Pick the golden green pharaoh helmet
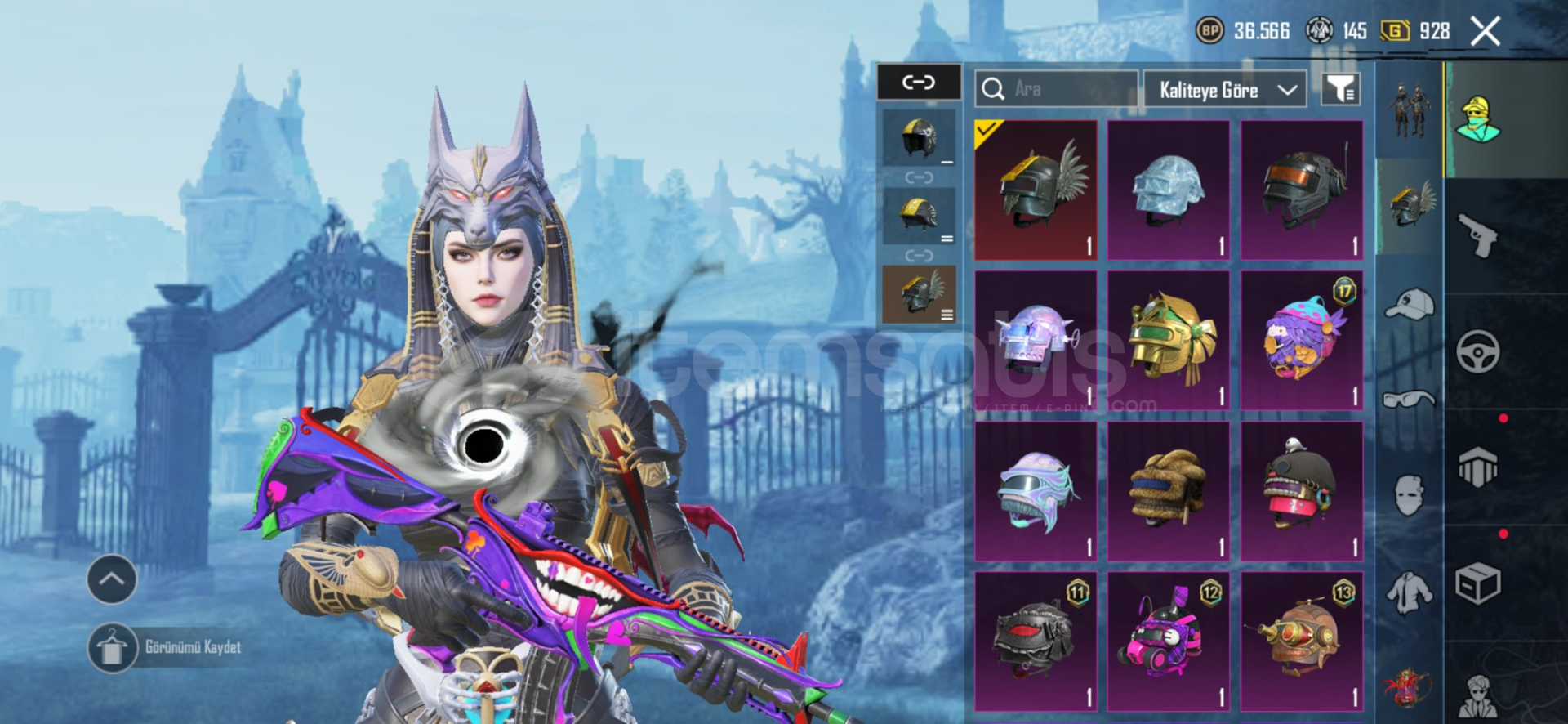This screenshot has height=724, width=1568. [x=1169, y=340]
